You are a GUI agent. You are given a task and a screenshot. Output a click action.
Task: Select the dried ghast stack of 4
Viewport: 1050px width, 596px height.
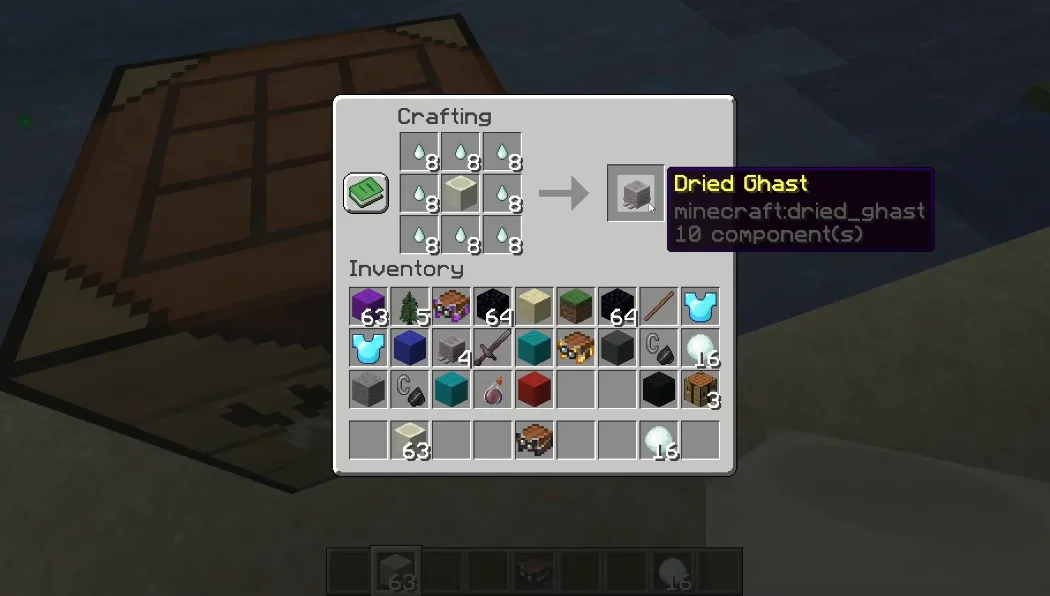click(451, 348)
